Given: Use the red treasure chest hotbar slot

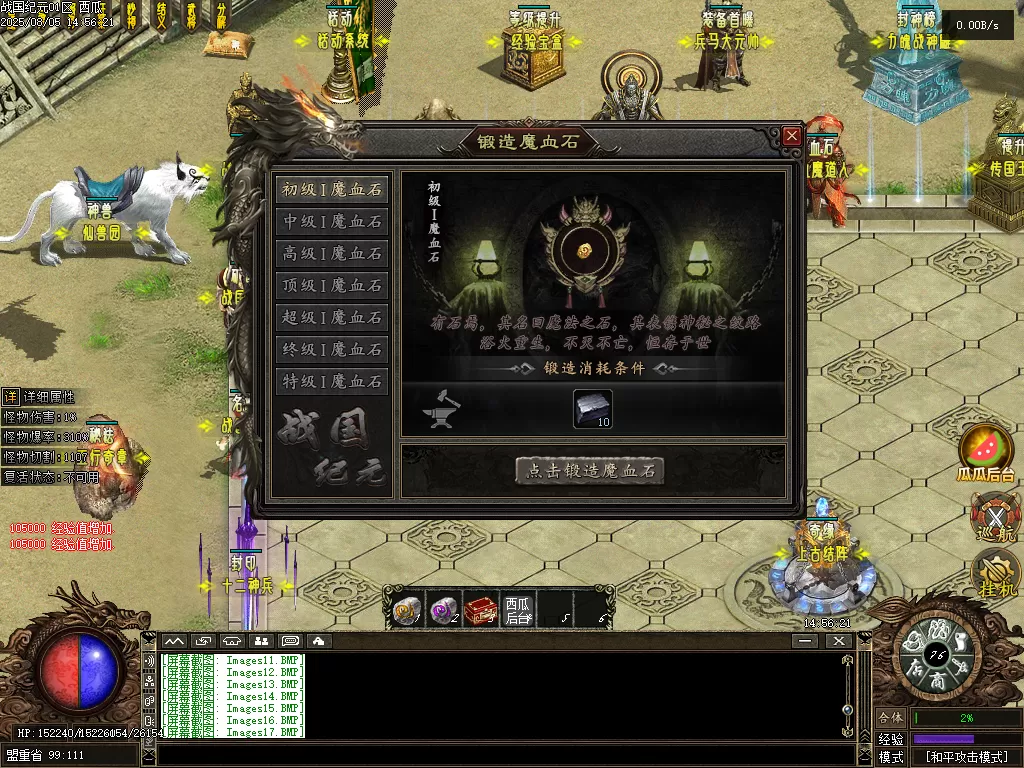Looking at the screenshot, I should tap(481, 608).
